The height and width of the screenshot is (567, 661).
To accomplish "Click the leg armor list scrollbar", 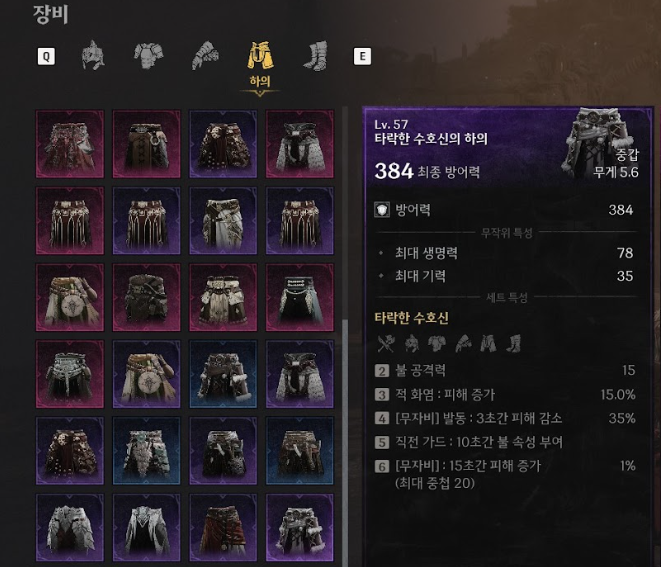I will pyautogui.click(x=345, y=400).
